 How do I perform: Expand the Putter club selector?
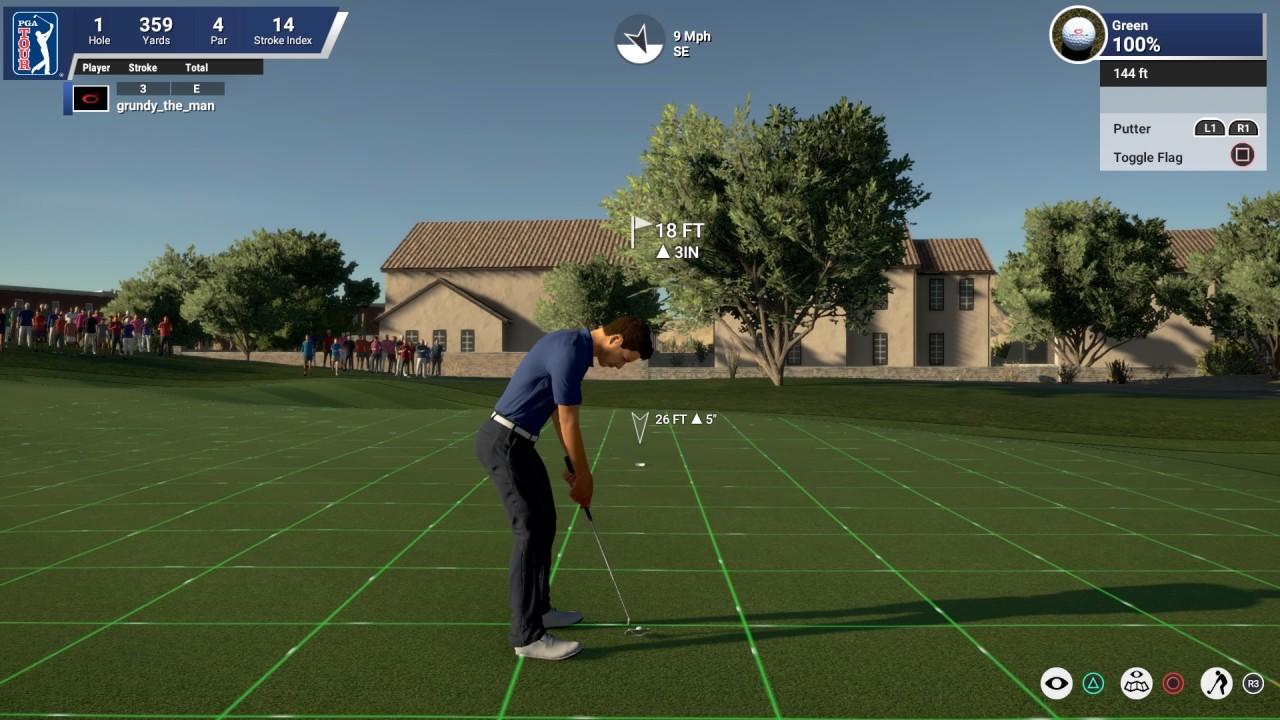[x=1131, y=128]
